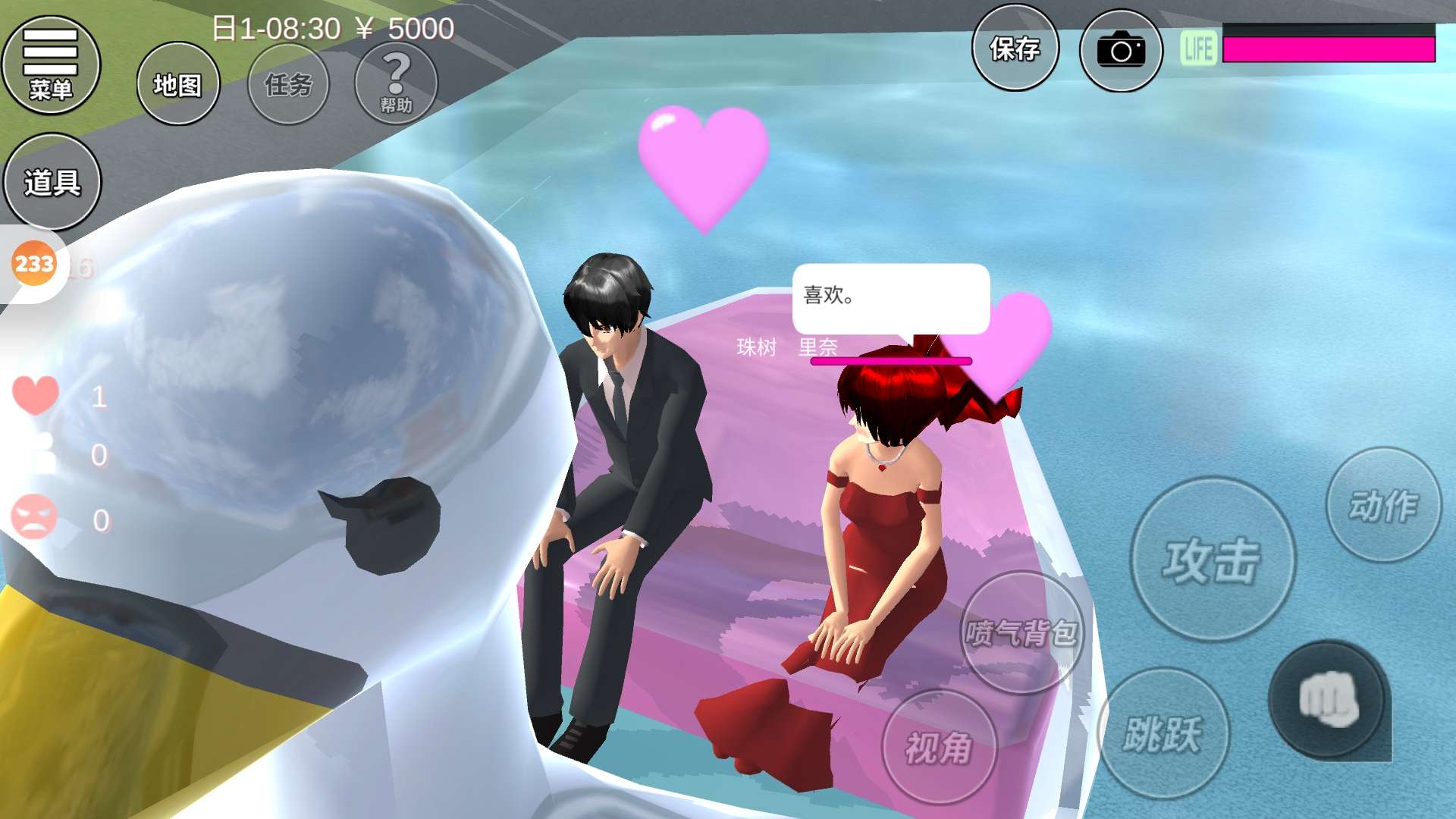Screen dimensions: 1456x819
Task: Switch the 视角 camera view
Action: click(x=939, y=747)
